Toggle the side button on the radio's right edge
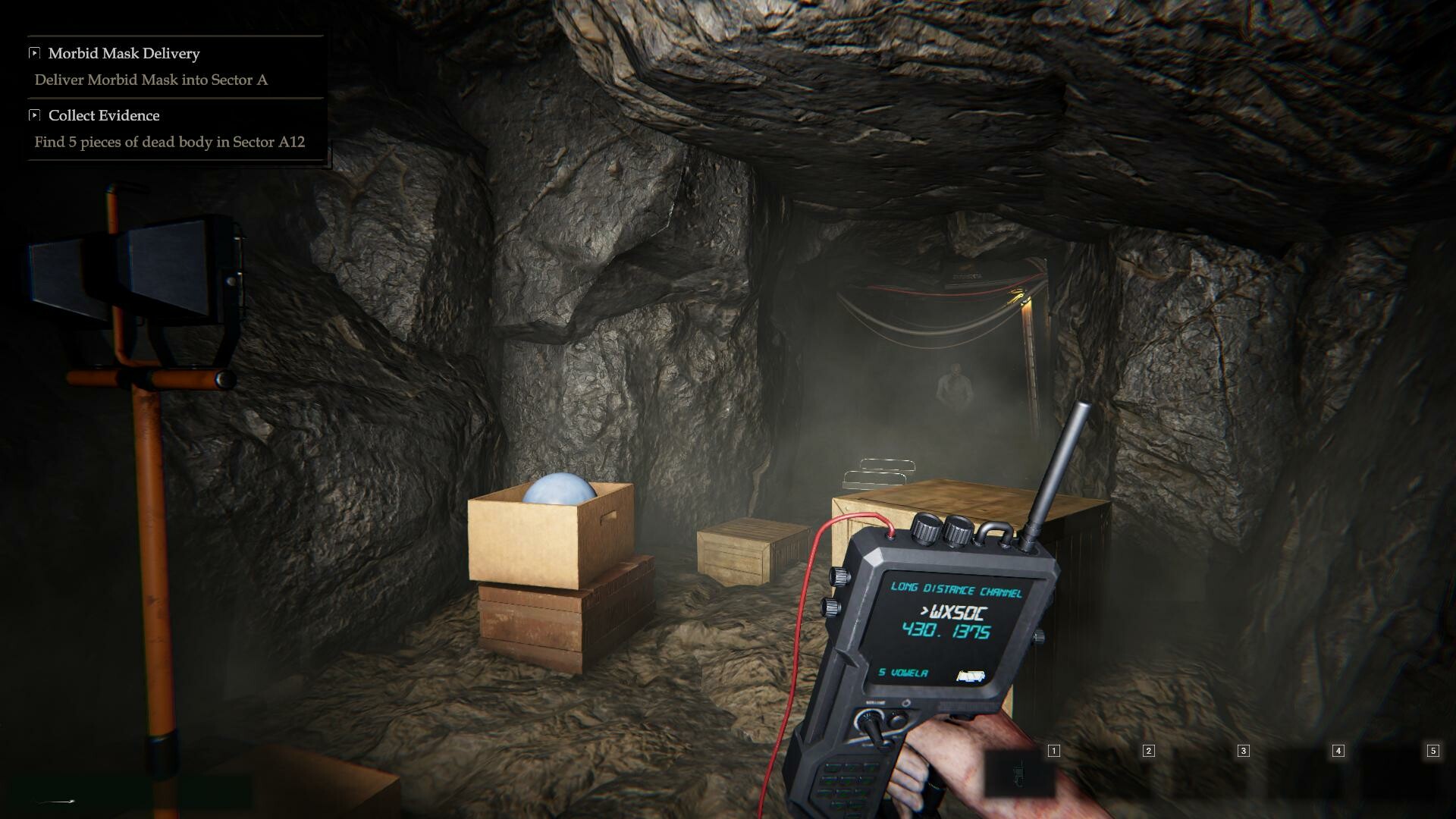The width and height of the screenshot is (1456, 819). pyautogui.click(x=1037, y=636)
